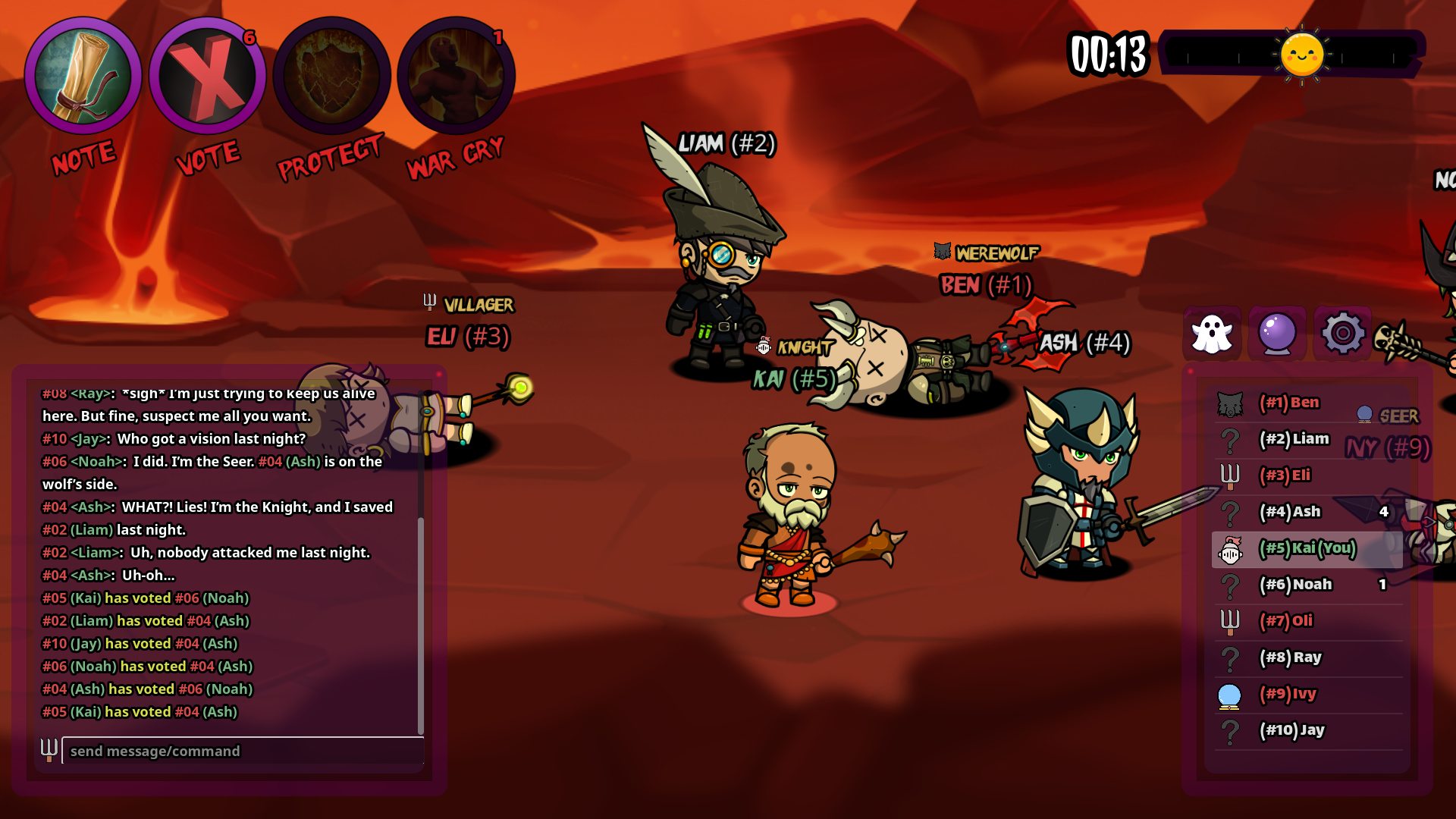Toggle the ghost spectator view
Image resolution: width=1456 pixels, height=819 pixels.
(x=1213, y=334)
